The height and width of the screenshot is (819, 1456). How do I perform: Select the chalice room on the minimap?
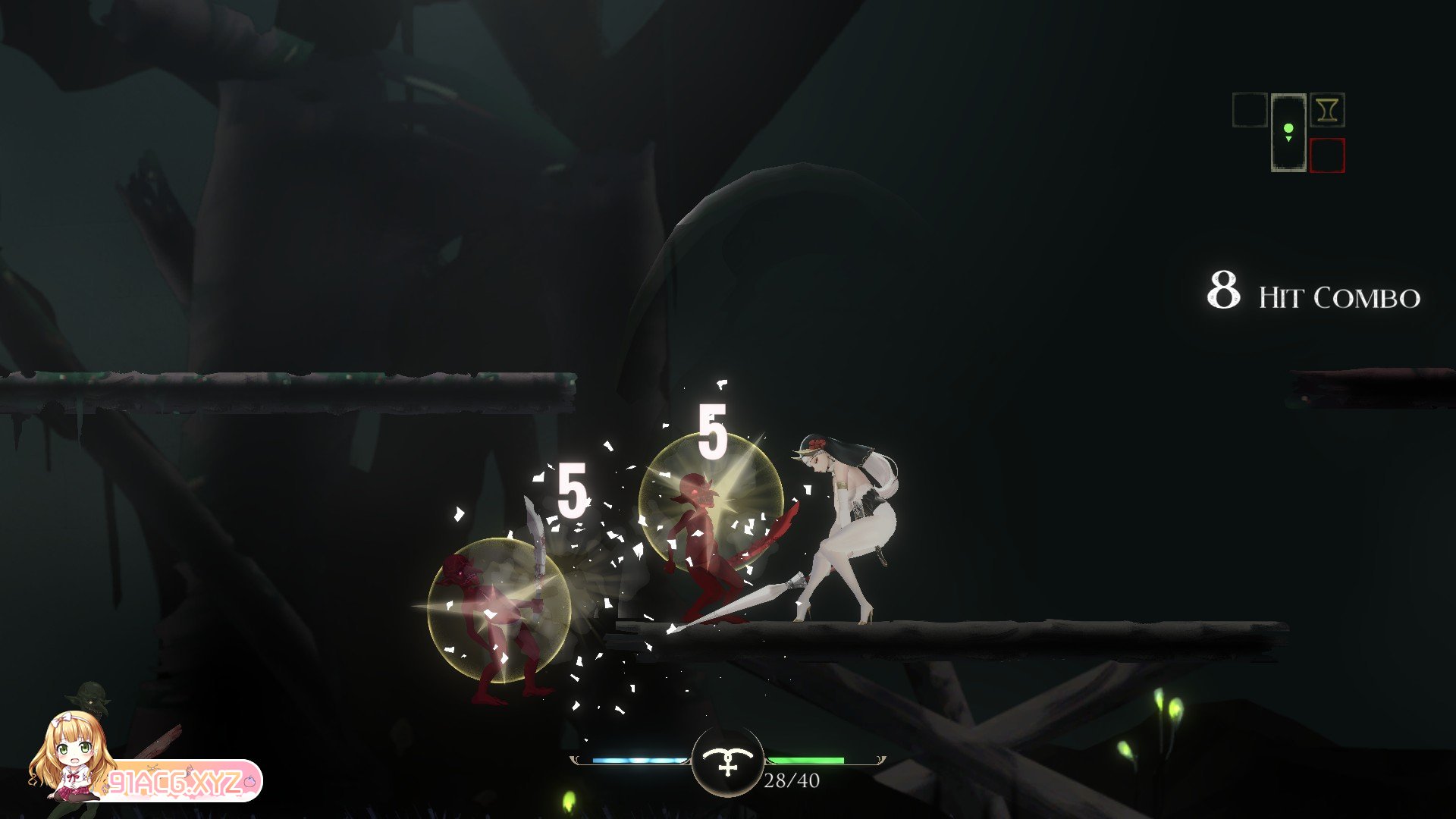point(1326,111)
